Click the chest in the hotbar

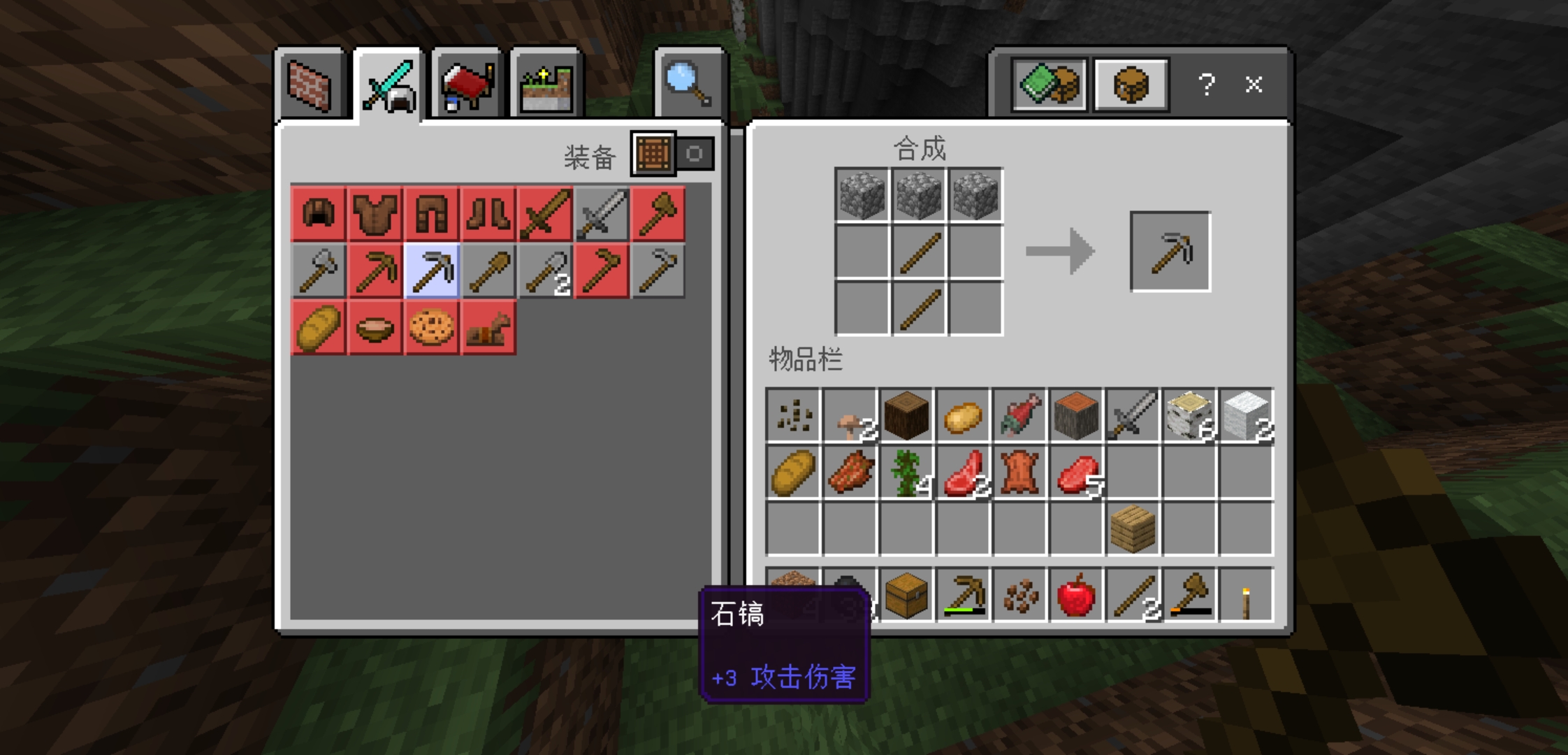pyautogui.click(x=906, y=596)
